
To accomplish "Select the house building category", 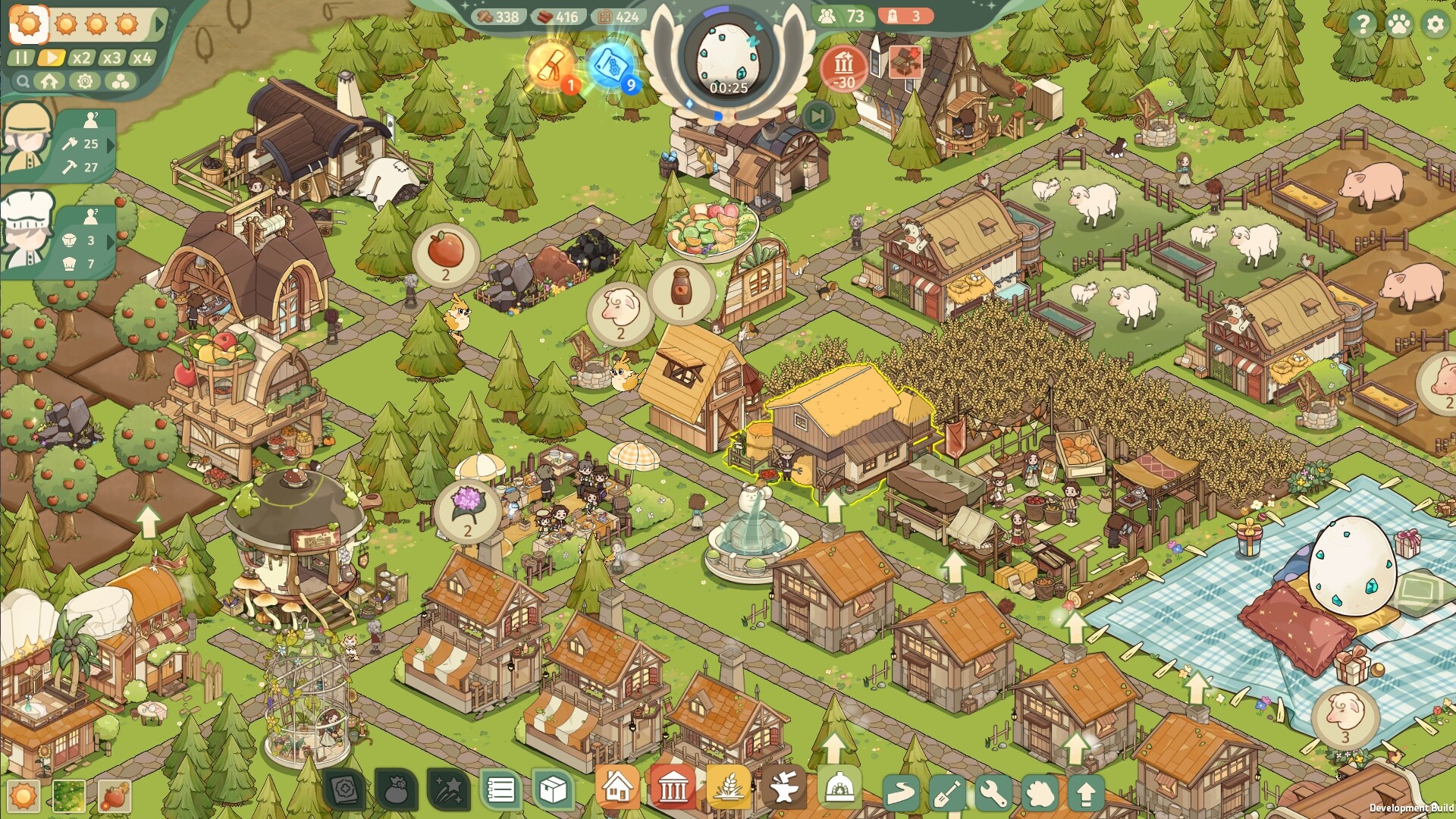I will (617, 787).
